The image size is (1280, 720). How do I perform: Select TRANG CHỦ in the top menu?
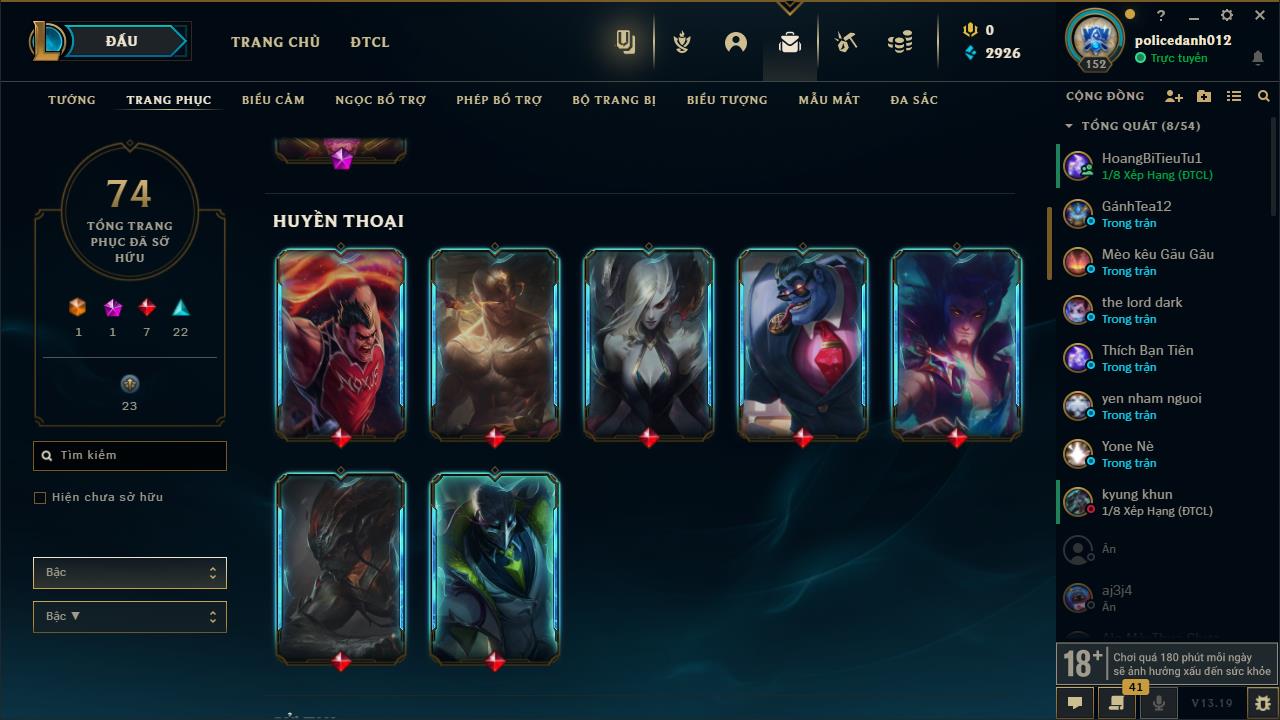click(275, 42)
